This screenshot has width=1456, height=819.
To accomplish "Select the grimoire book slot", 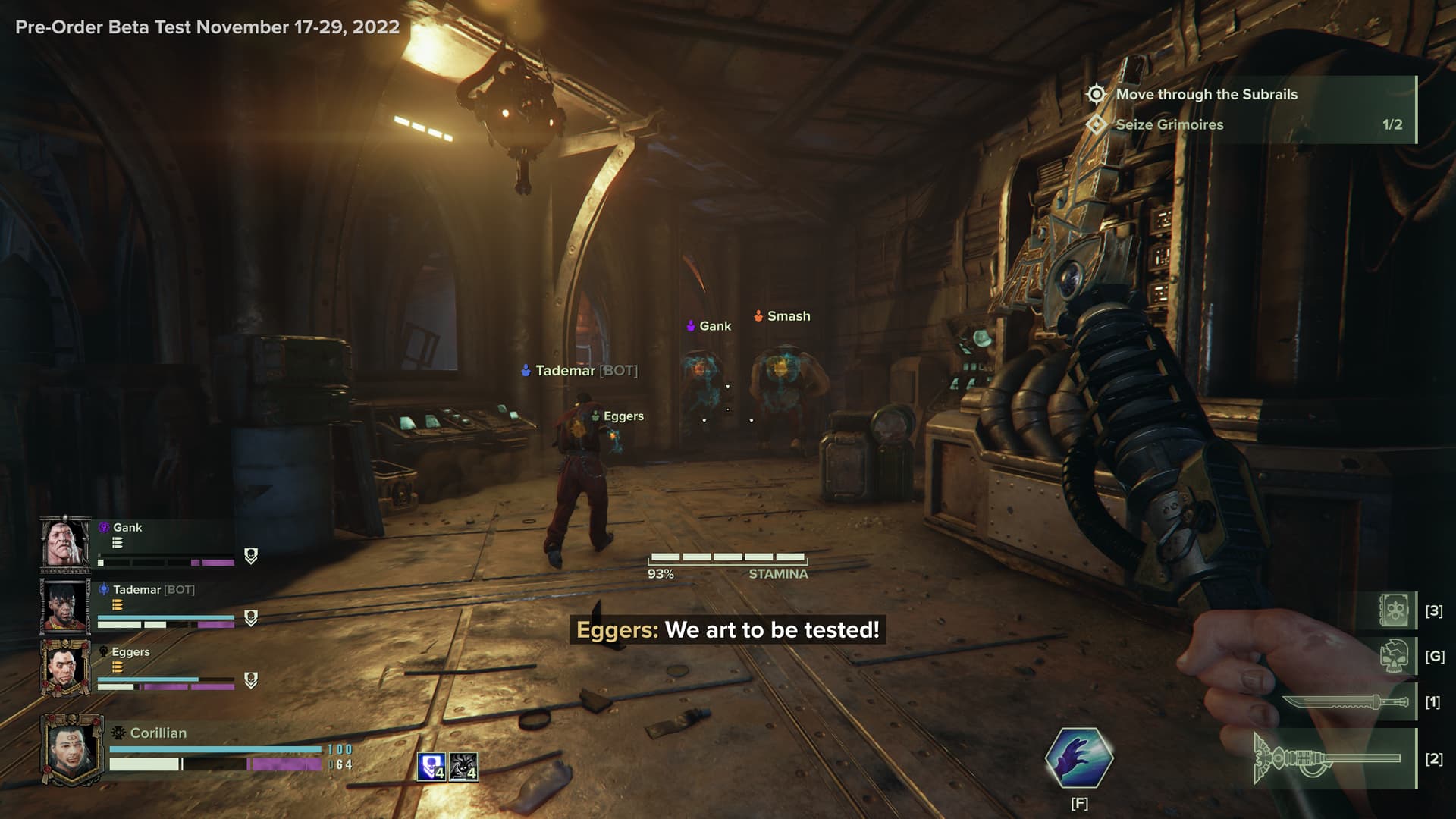I will [1395, 610].
